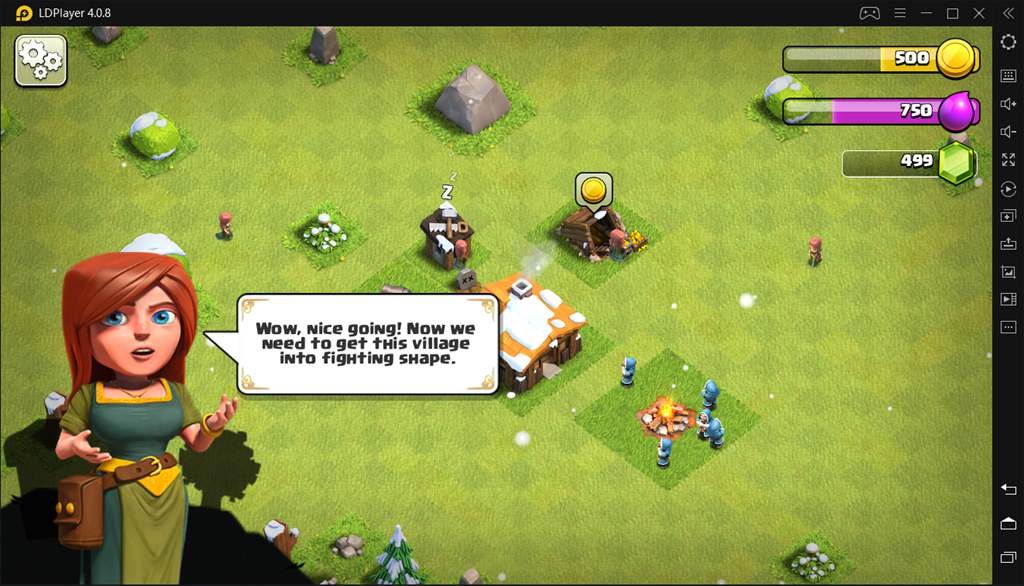Continue the villager's speech bubble dialogue
The width and height of the screenshot is (1024, 586).
tap(366, 343)
